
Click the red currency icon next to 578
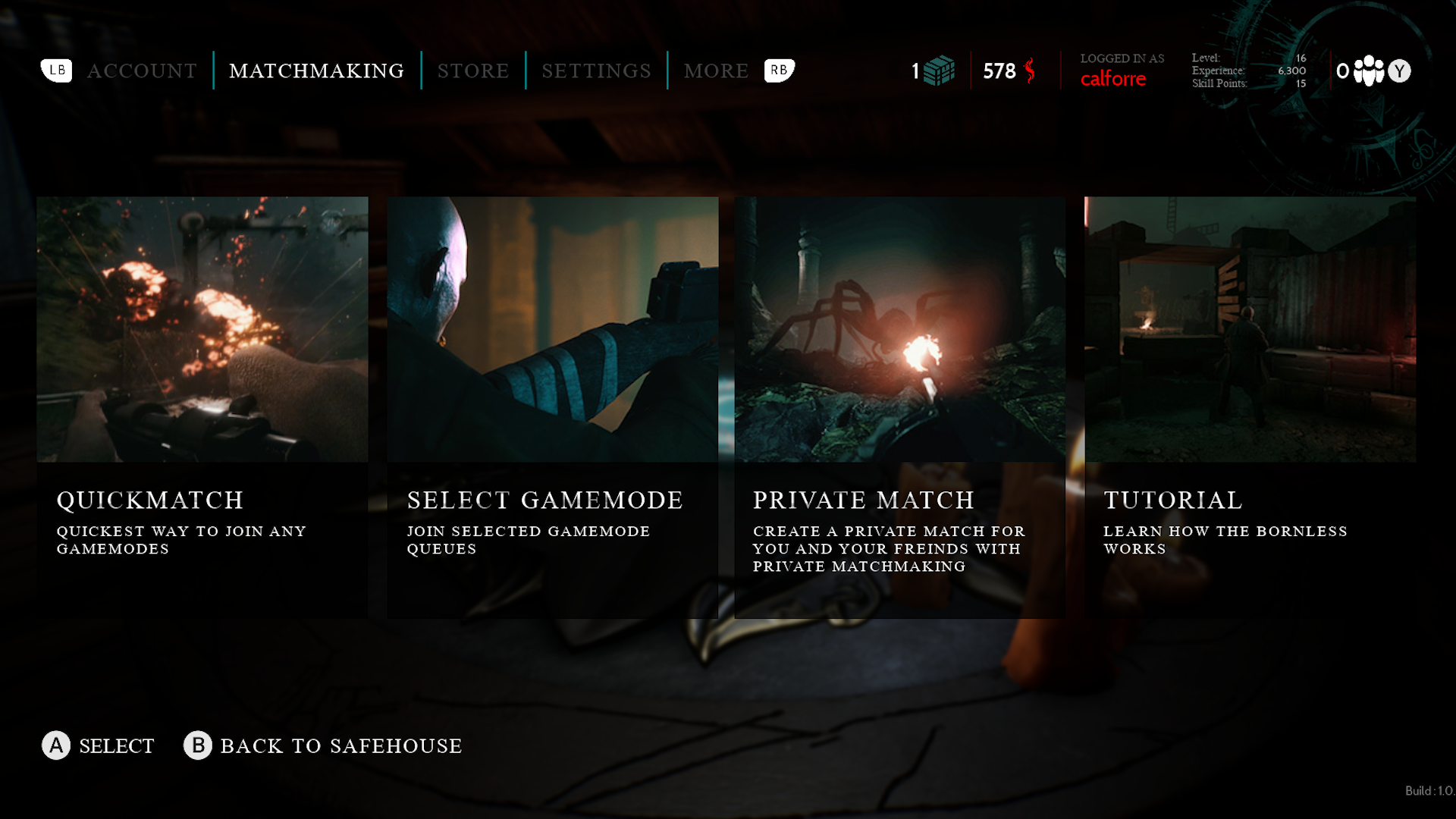pos(1030,71)
